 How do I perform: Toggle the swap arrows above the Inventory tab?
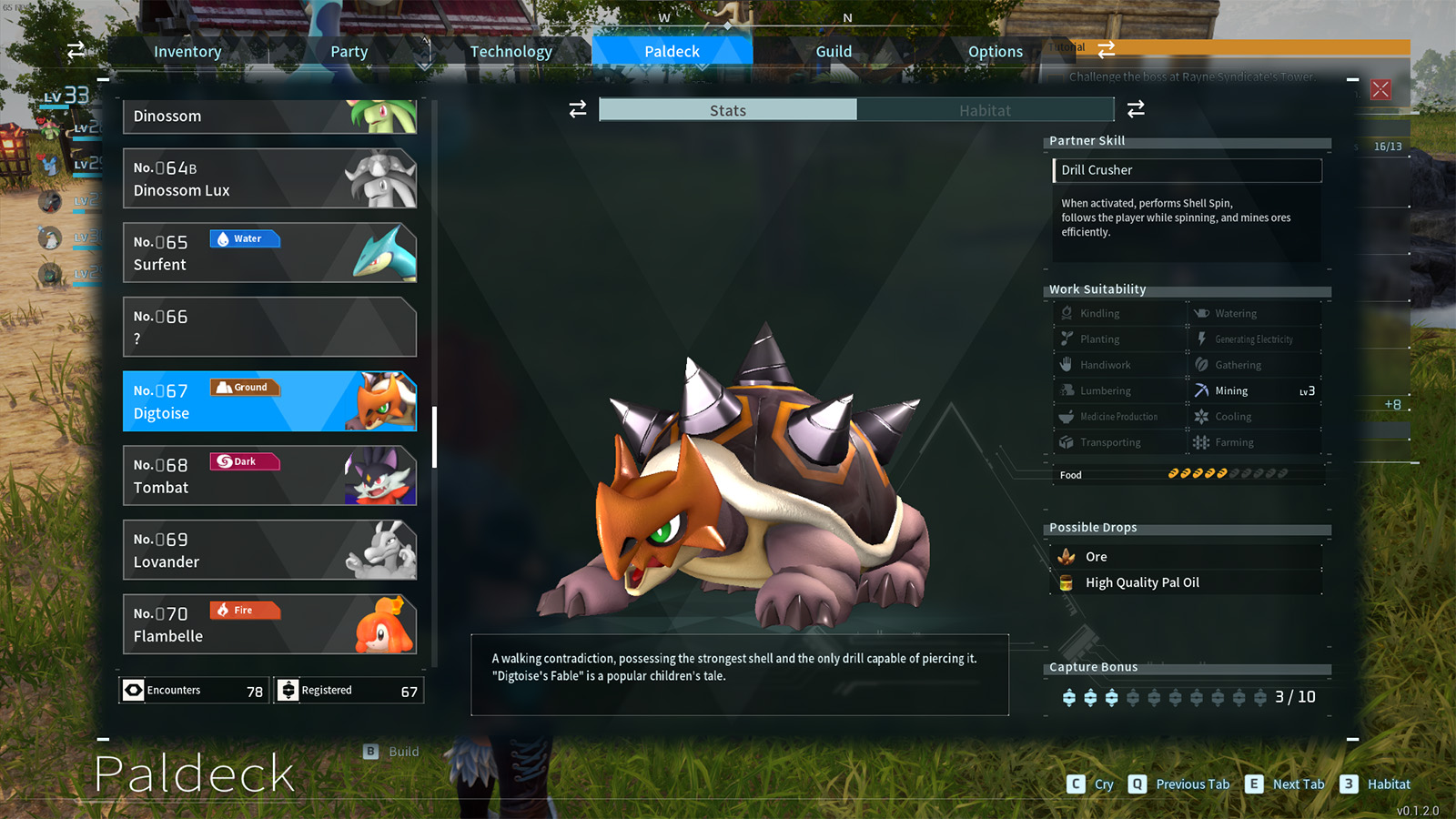pos(77,50)
